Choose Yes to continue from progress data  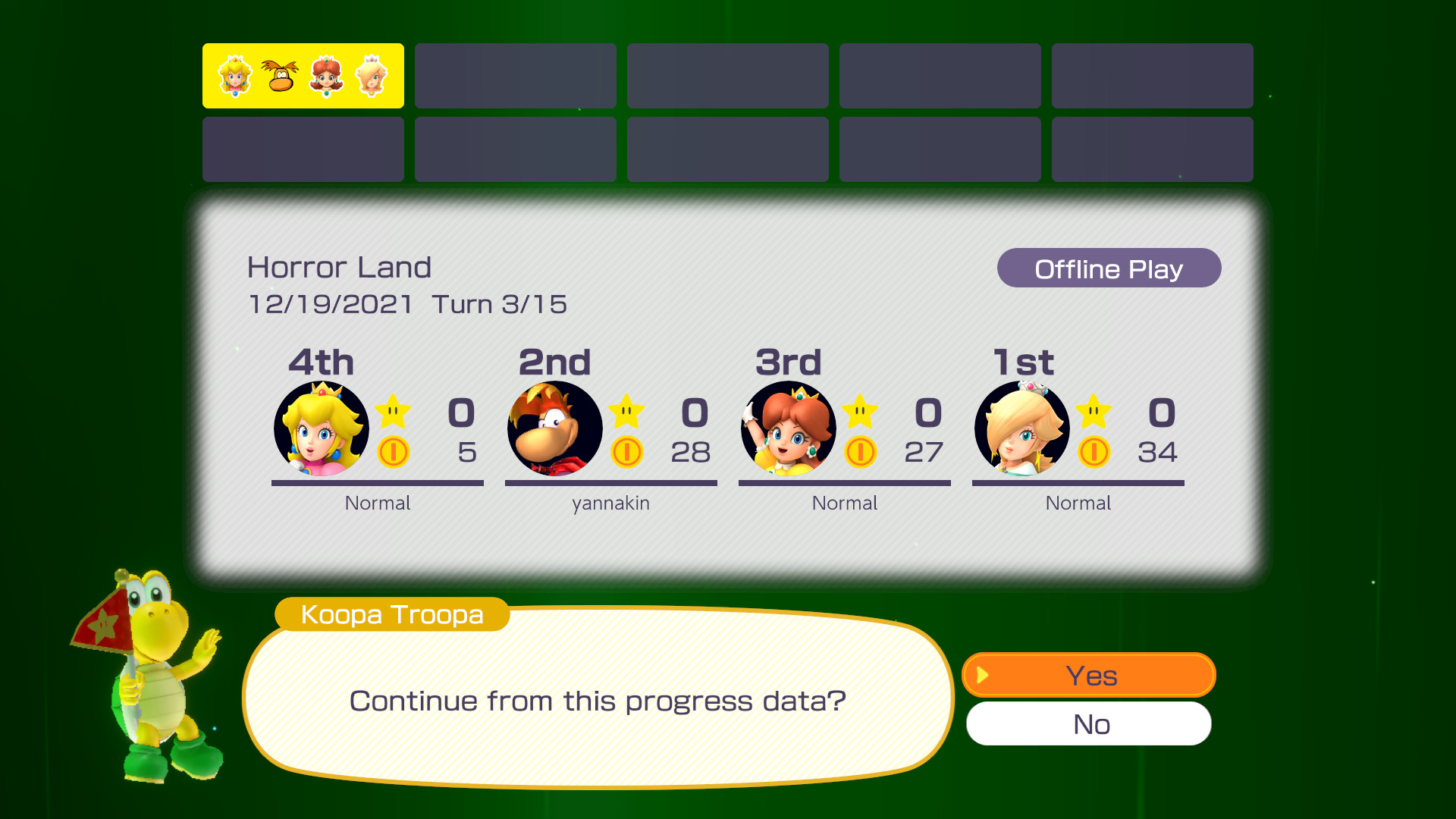(x=1090, y=675)
